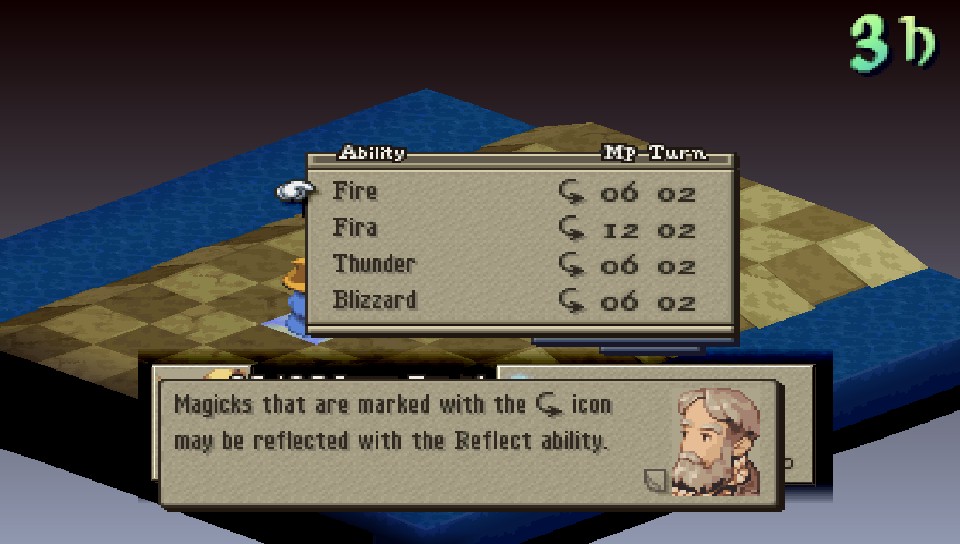The image size is (960, 544).
Task: Select the Fire spell
Action: (x=356, y=192)
